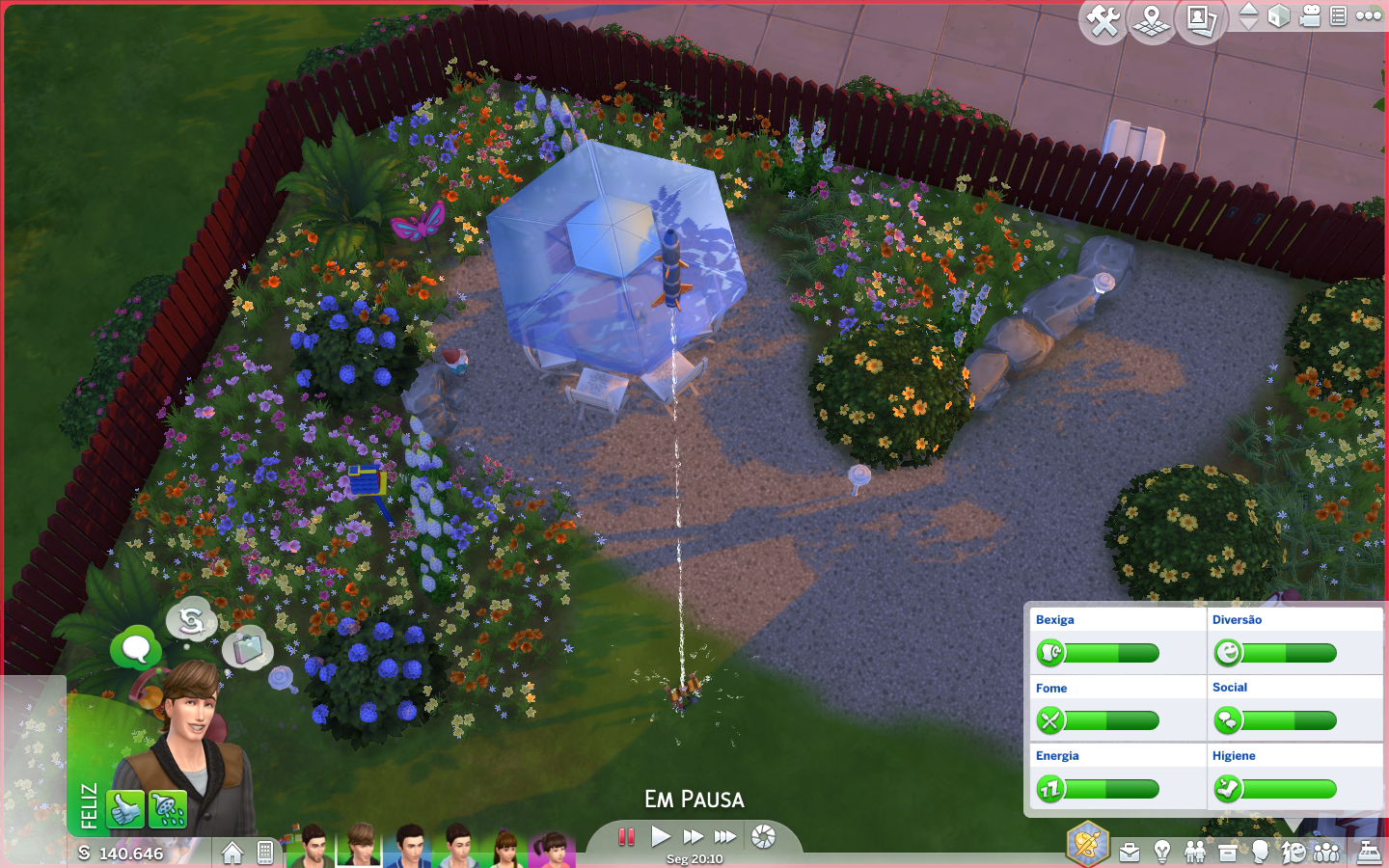
Task: Toggle walls view using the cube icon
Action: pos(1279,16)
